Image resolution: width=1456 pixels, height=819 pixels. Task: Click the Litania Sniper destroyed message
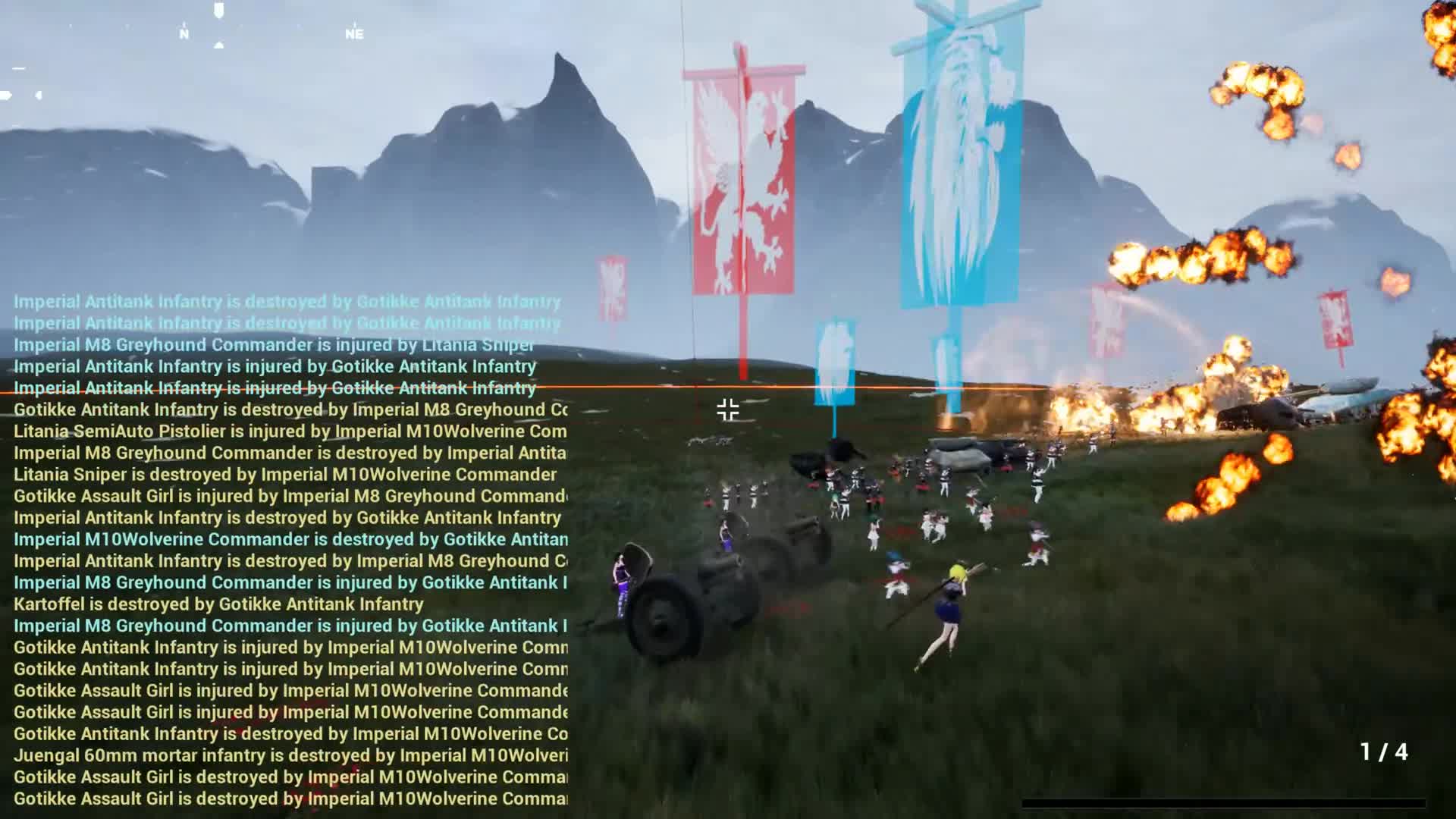[284, 475]
